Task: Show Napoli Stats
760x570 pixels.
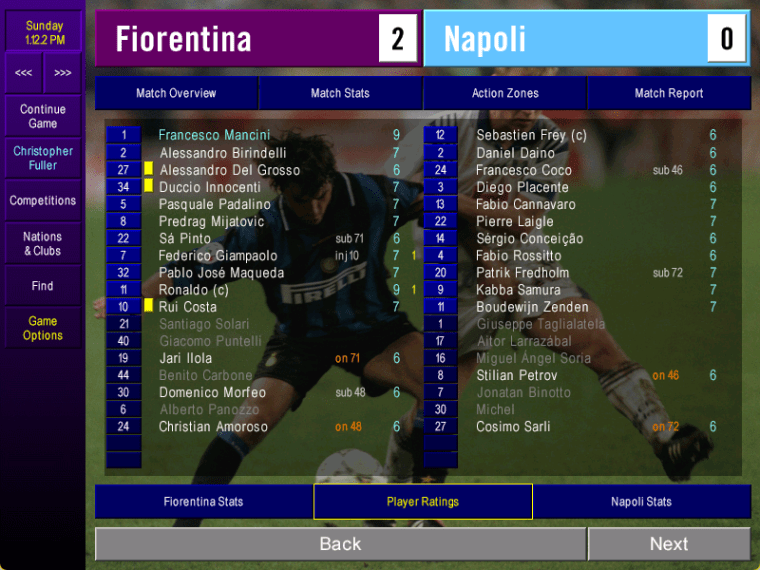Action: coord(641,502)
